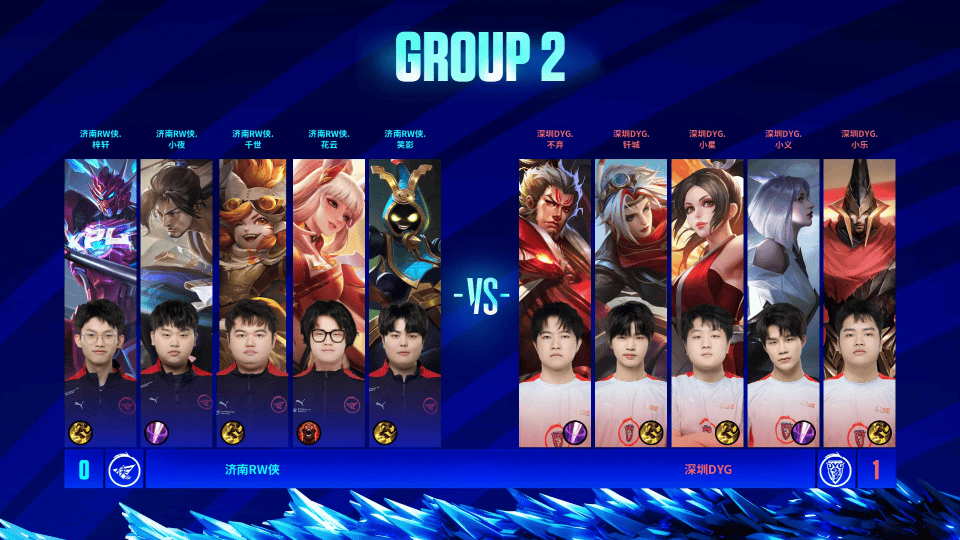Screen dimensions: 960x540
Task: Select 济南RW侠 笑影's player card
Action: click(405, 300)
